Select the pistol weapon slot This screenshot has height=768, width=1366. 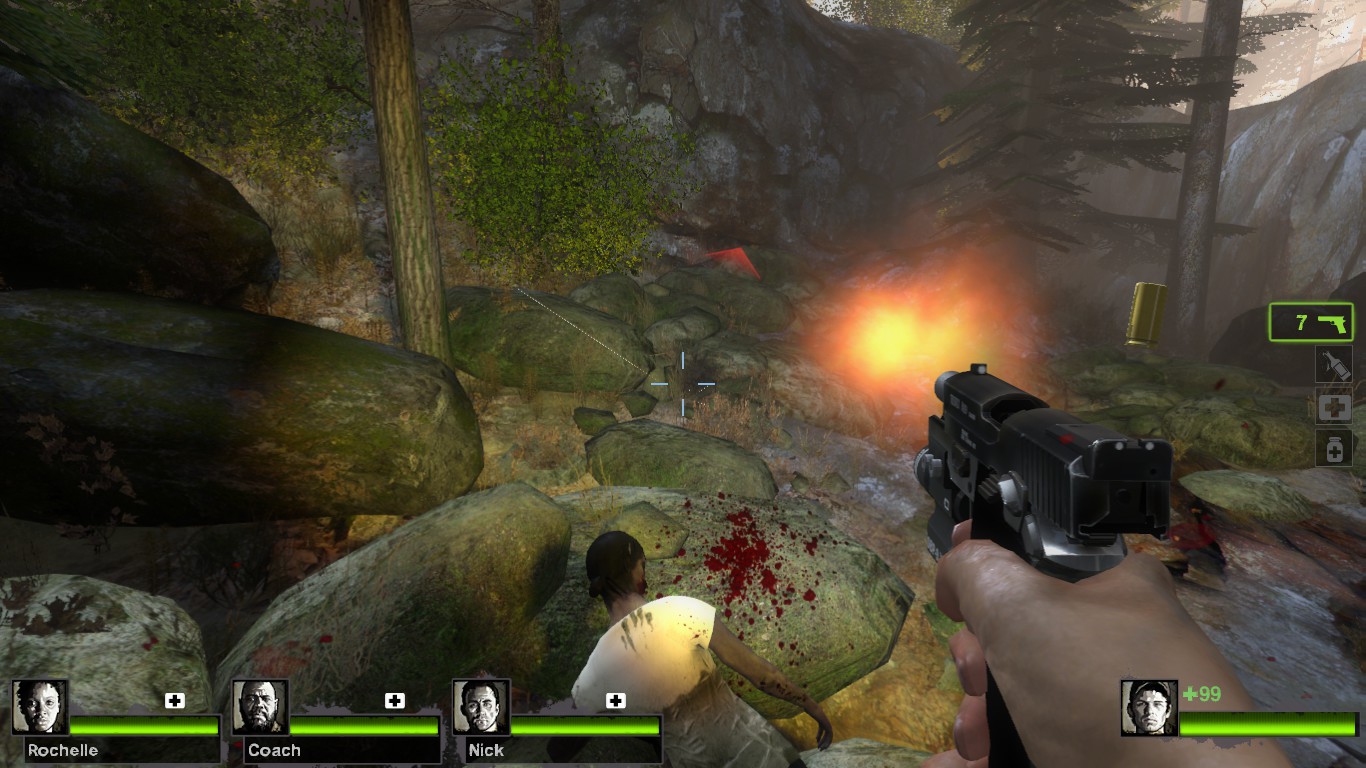click(1311, 322)
